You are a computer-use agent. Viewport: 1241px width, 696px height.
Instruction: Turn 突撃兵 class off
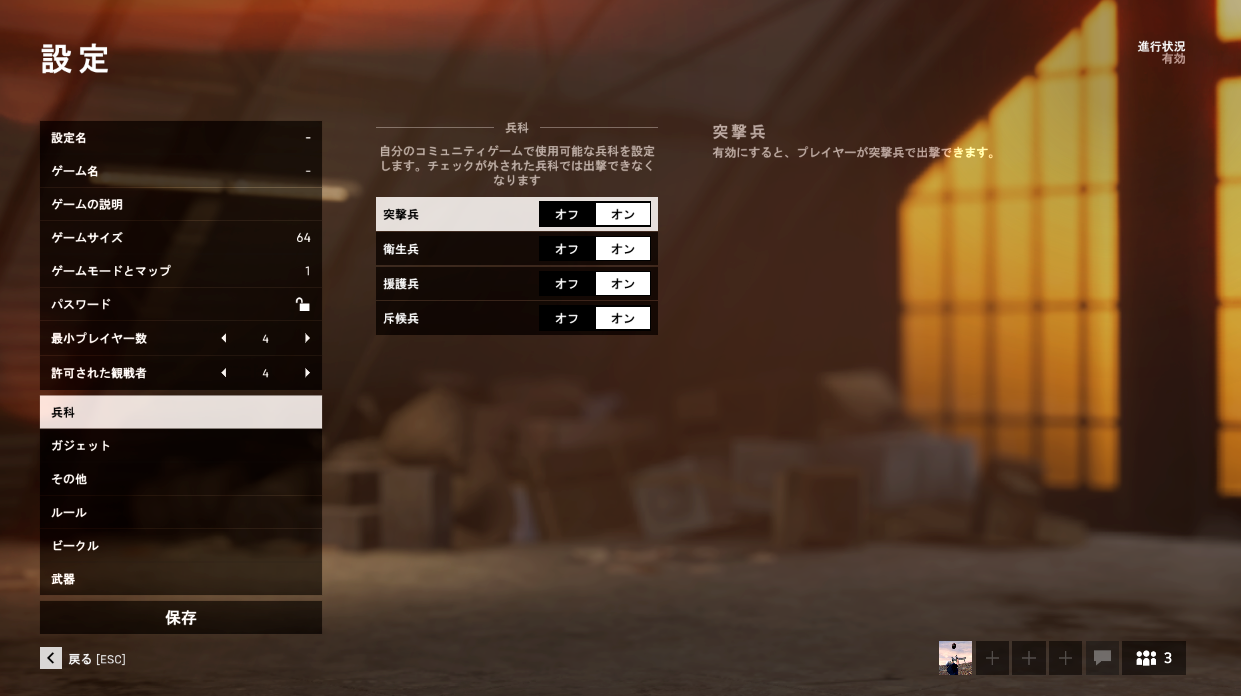coord(567,214)
